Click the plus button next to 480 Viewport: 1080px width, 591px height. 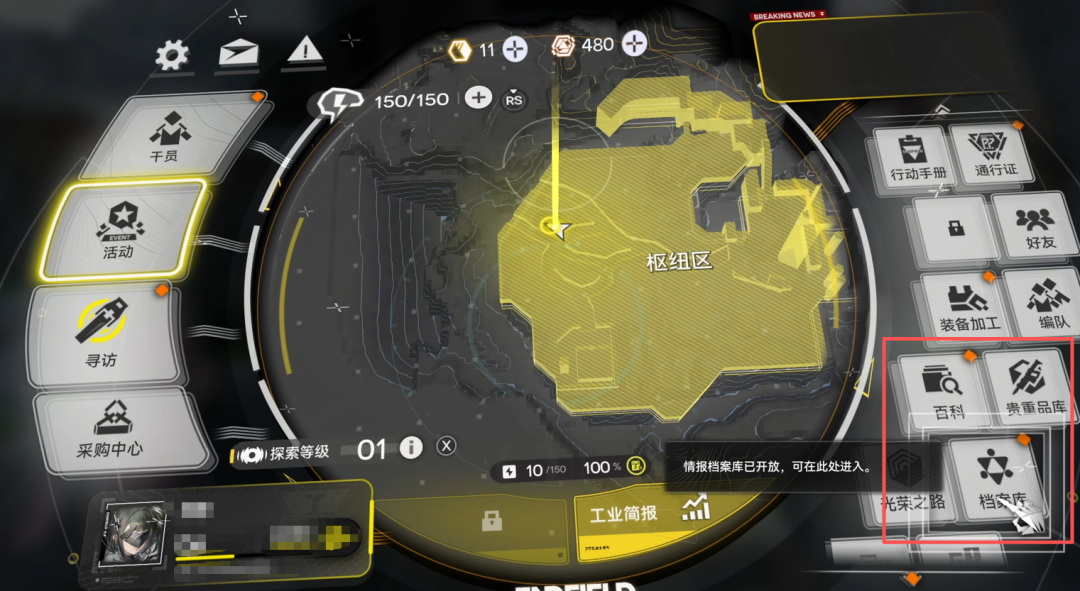635,45
